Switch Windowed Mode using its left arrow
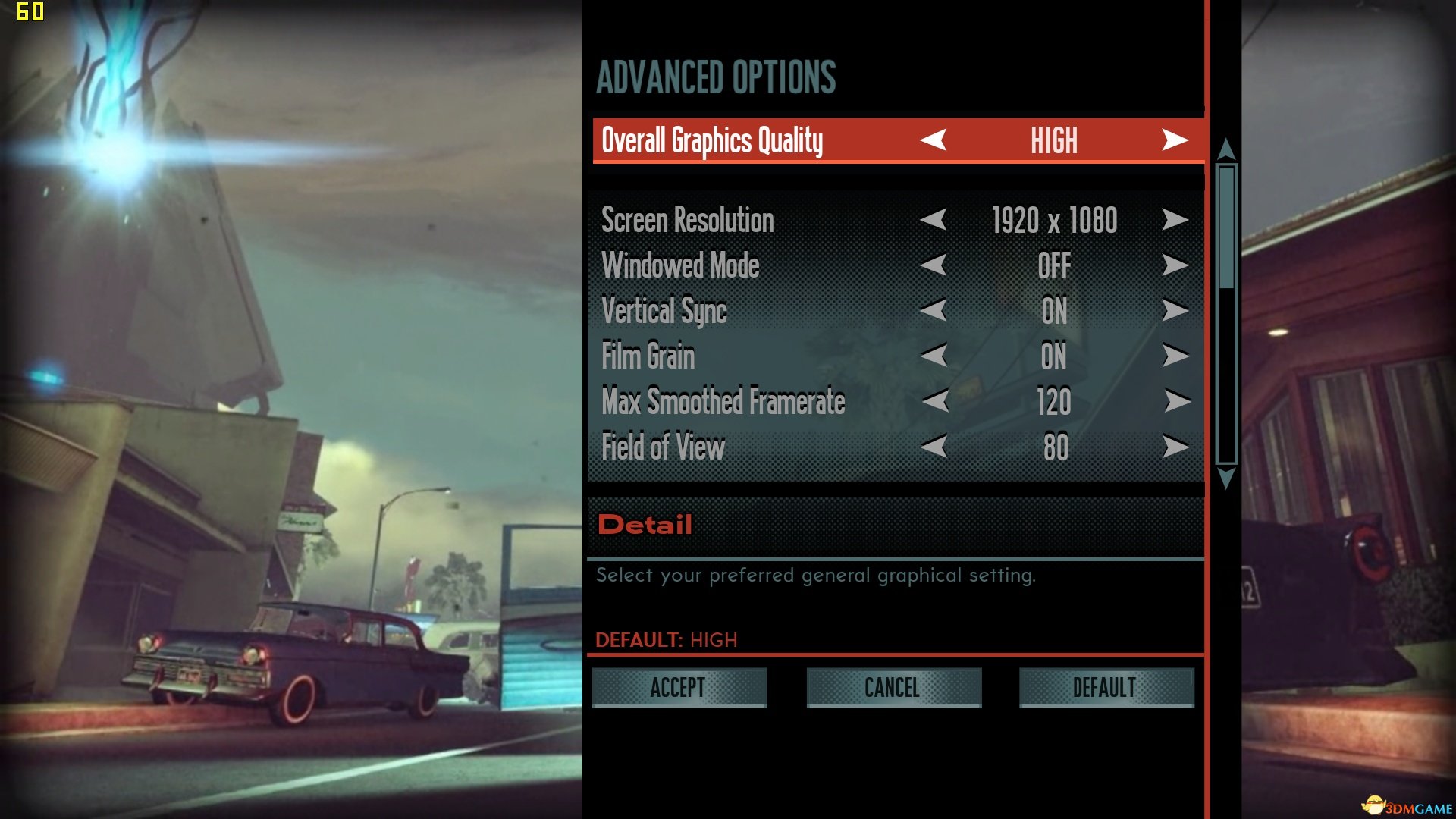 click(x=934, y=265)
